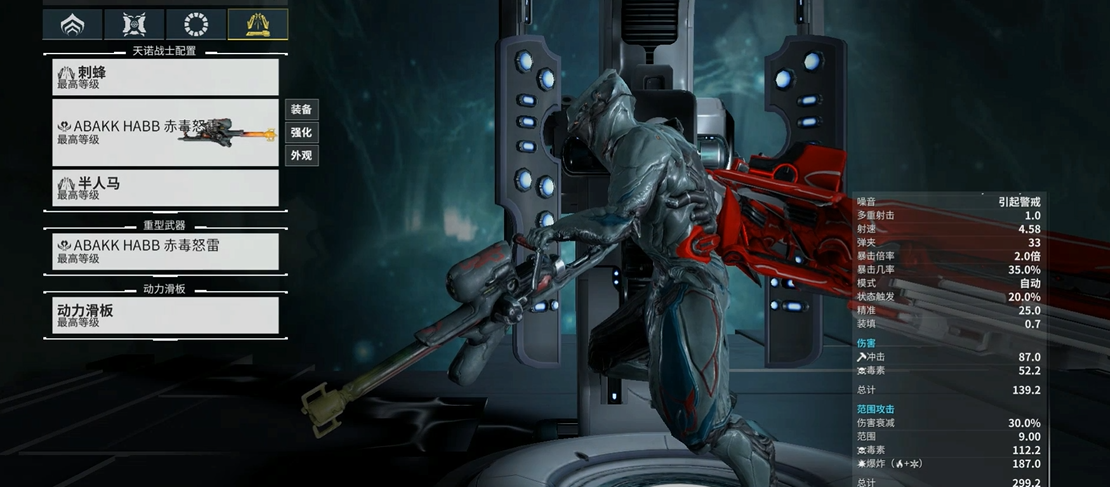Select the ring-shaped icon tab
Screen dimensions: 1110x487
tap(196, 24)
